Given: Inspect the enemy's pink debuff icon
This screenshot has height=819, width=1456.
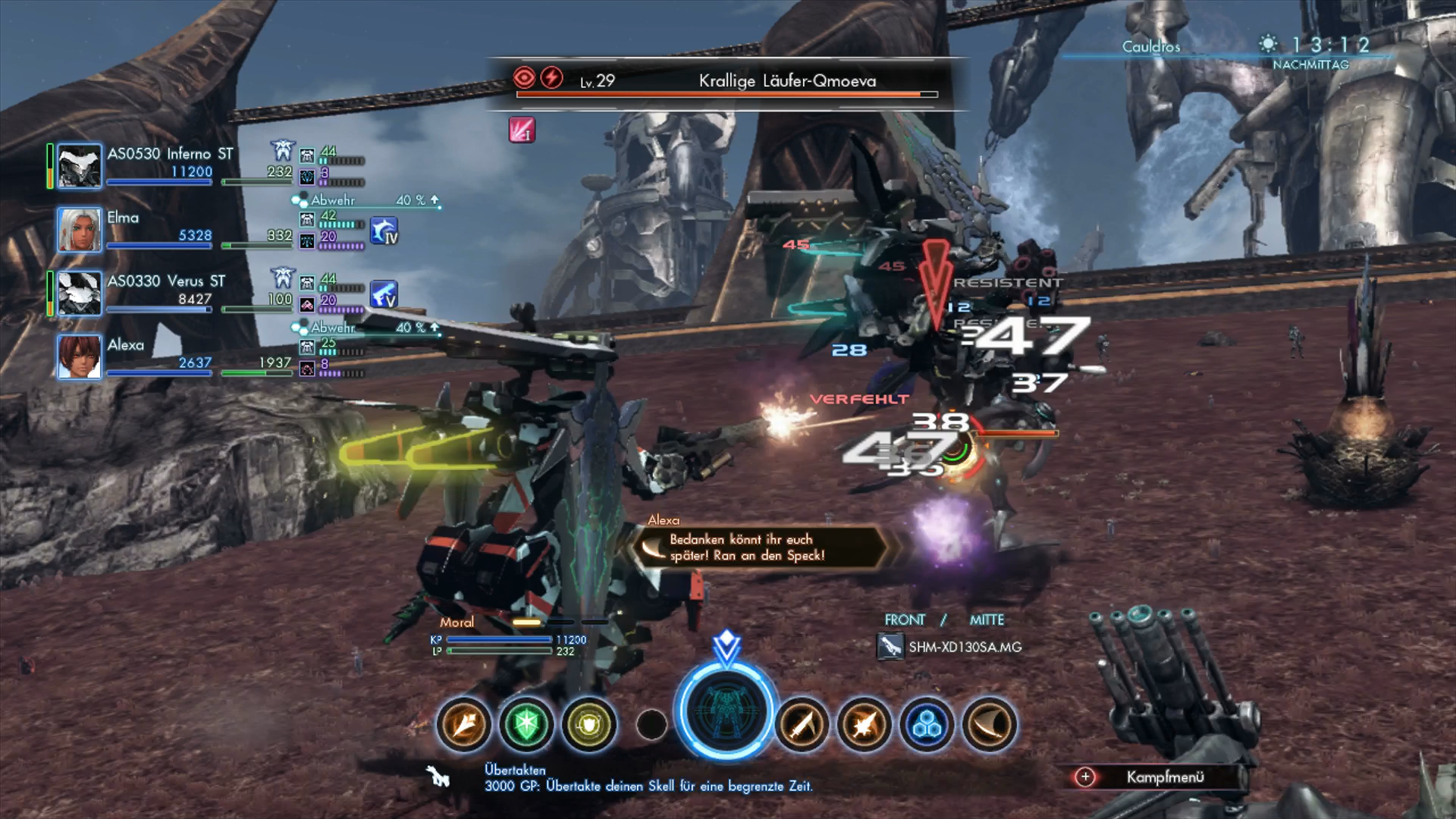Looking at the screenshot, I should (522, 130).
